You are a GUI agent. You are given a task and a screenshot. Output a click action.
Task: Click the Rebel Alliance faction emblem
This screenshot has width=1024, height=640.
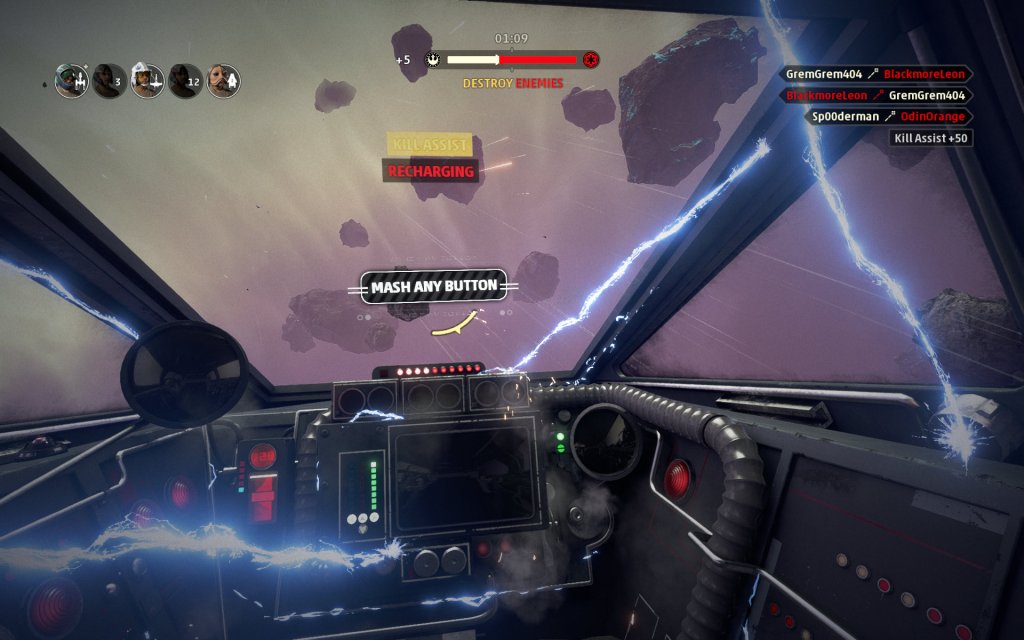click(432, 60)
